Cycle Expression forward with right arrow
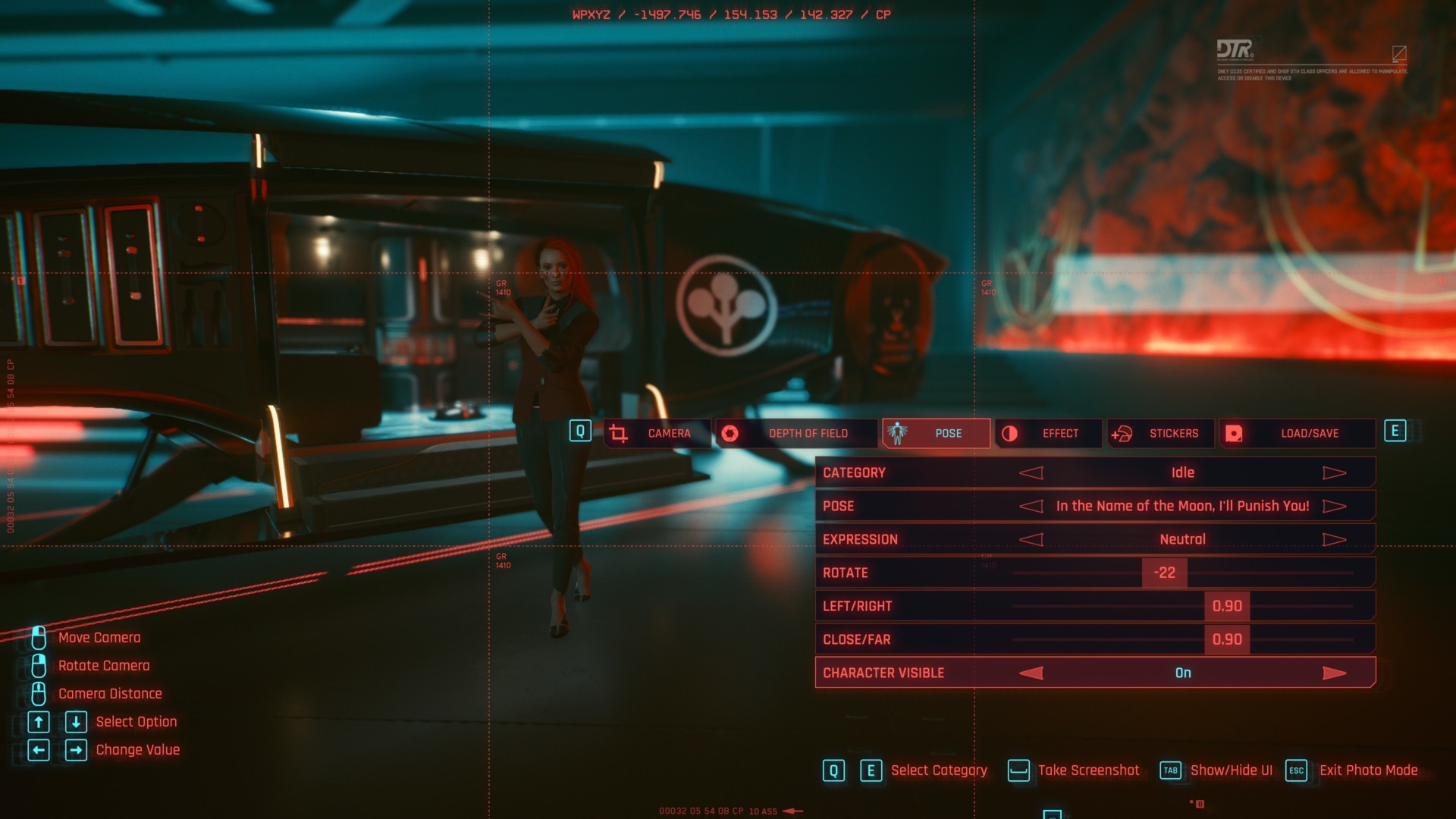Image resolution: width=1456 pixels, height=819 pixels. [1334, 540]
